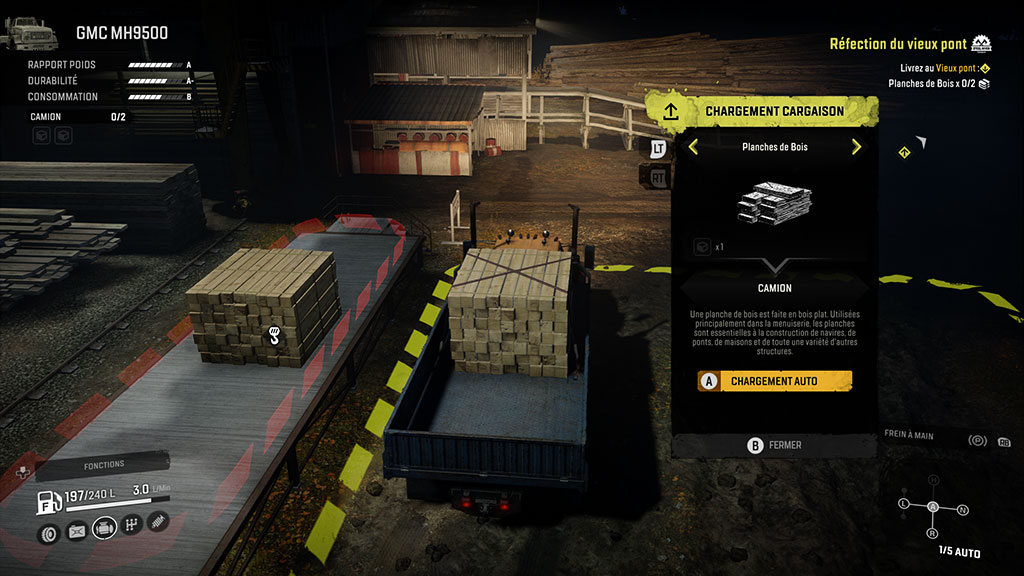Open the Réfection du vieux pont objective
The image size is (1024, 576).
pyautogui.click(x=898, y=44)
